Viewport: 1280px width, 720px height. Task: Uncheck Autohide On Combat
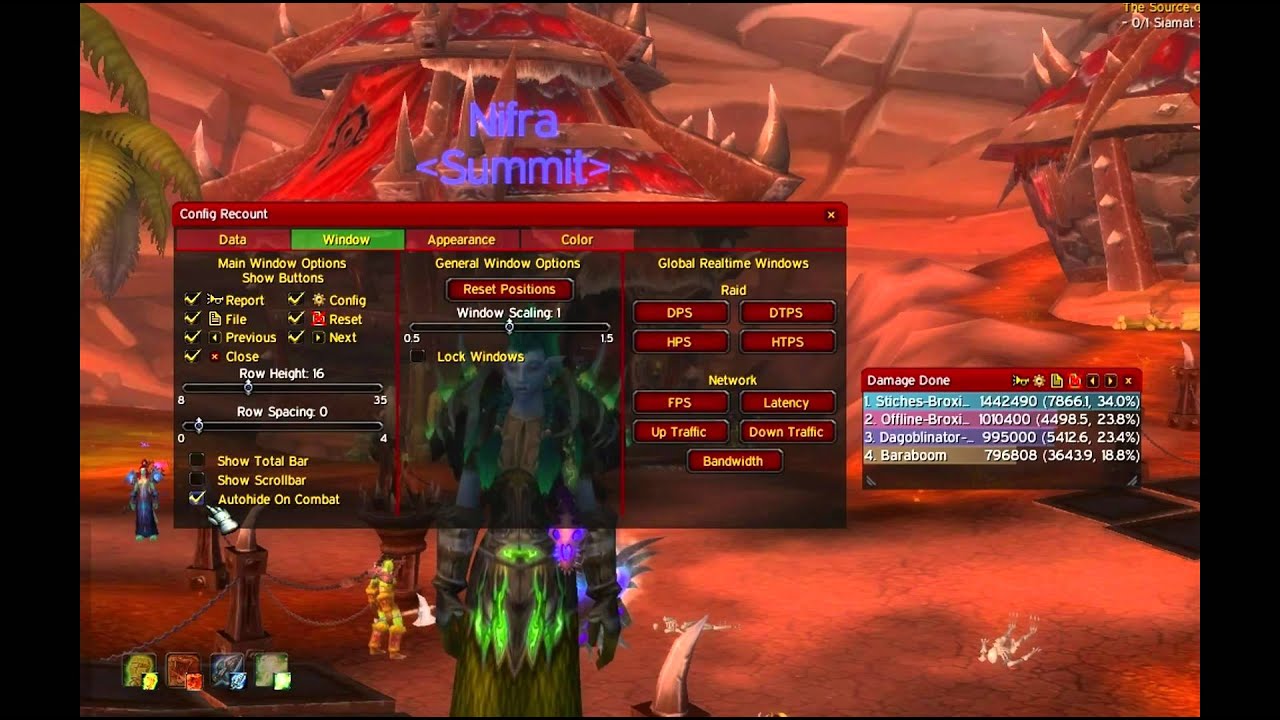tap(197, 499)
